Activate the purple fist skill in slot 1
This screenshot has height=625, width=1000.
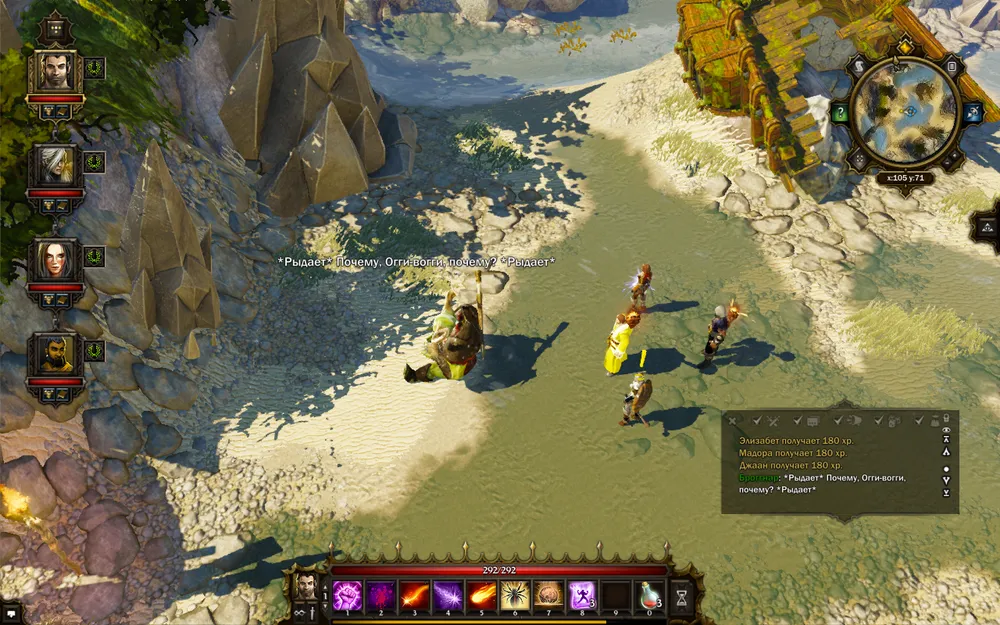(x=347, y=595)
